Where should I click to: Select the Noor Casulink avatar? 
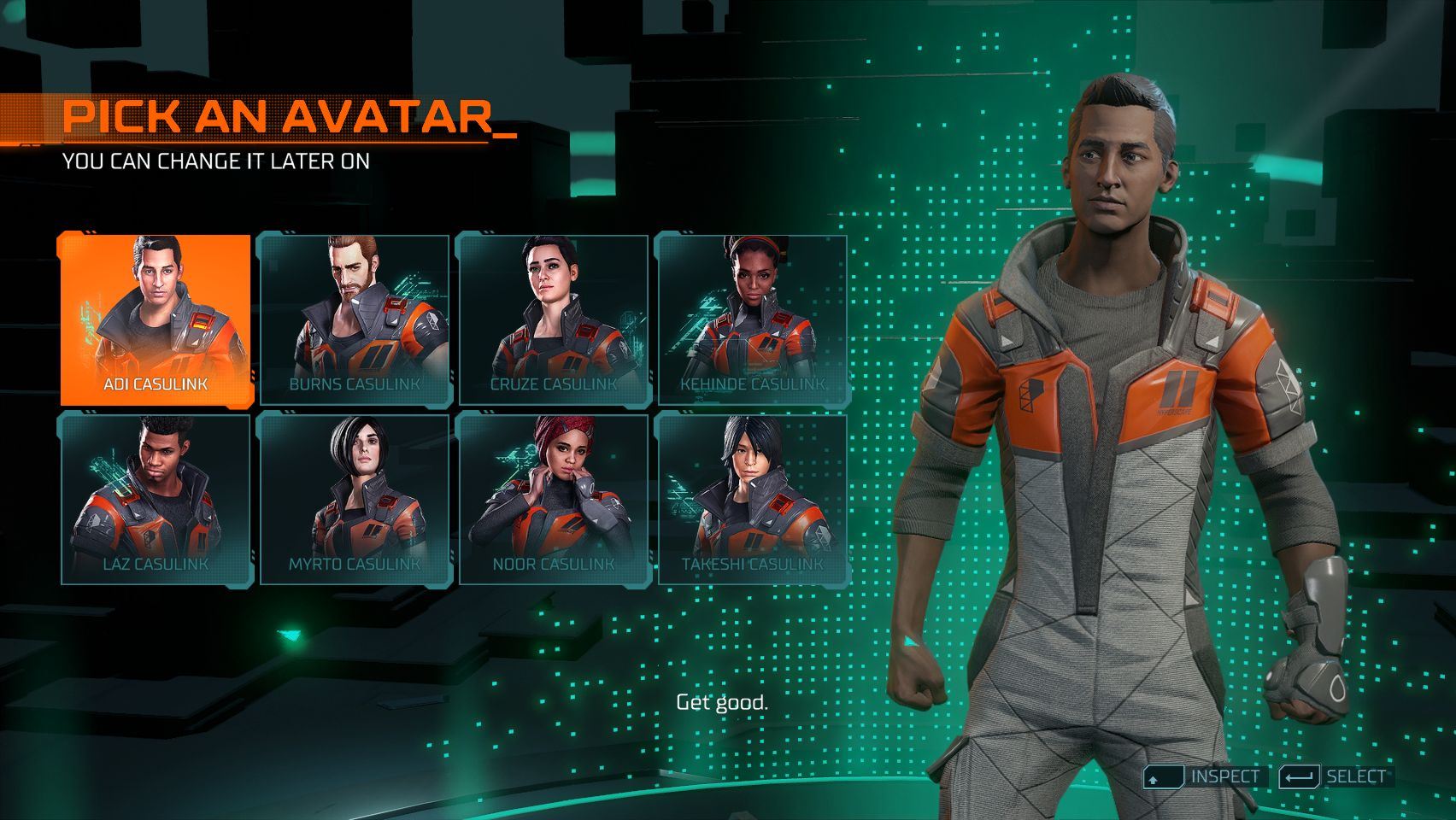554,499
